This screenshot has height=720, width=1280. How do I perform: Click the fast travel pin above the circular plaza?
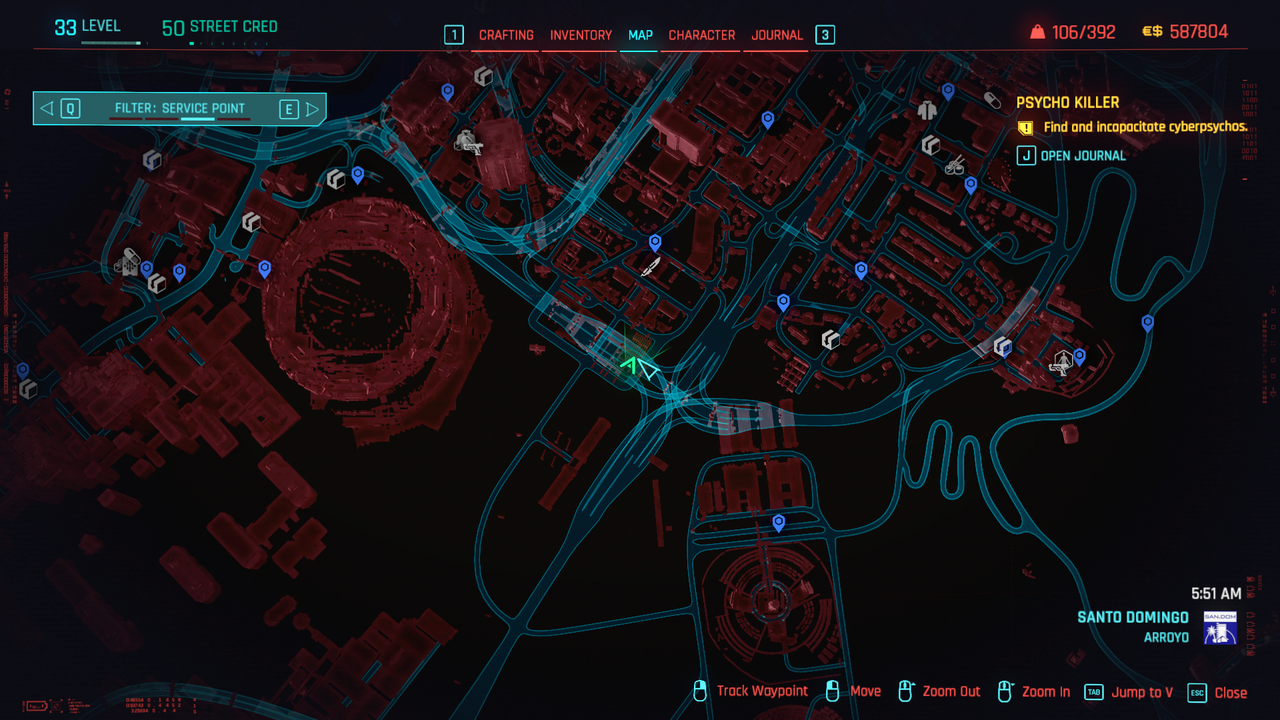point(778,522)
